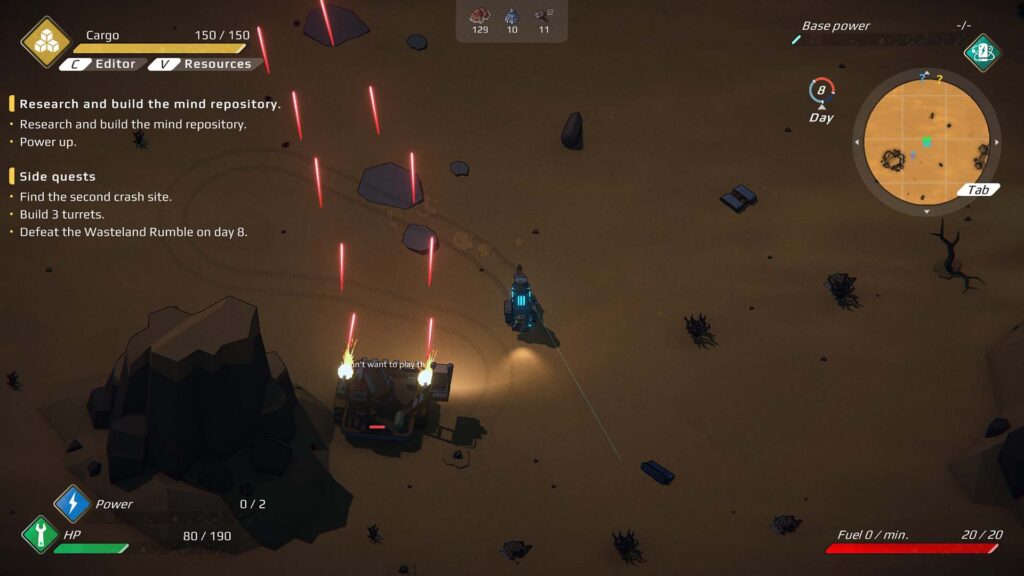Click the green wrench HP icon

pyautogui.click(x=40, y=534)
